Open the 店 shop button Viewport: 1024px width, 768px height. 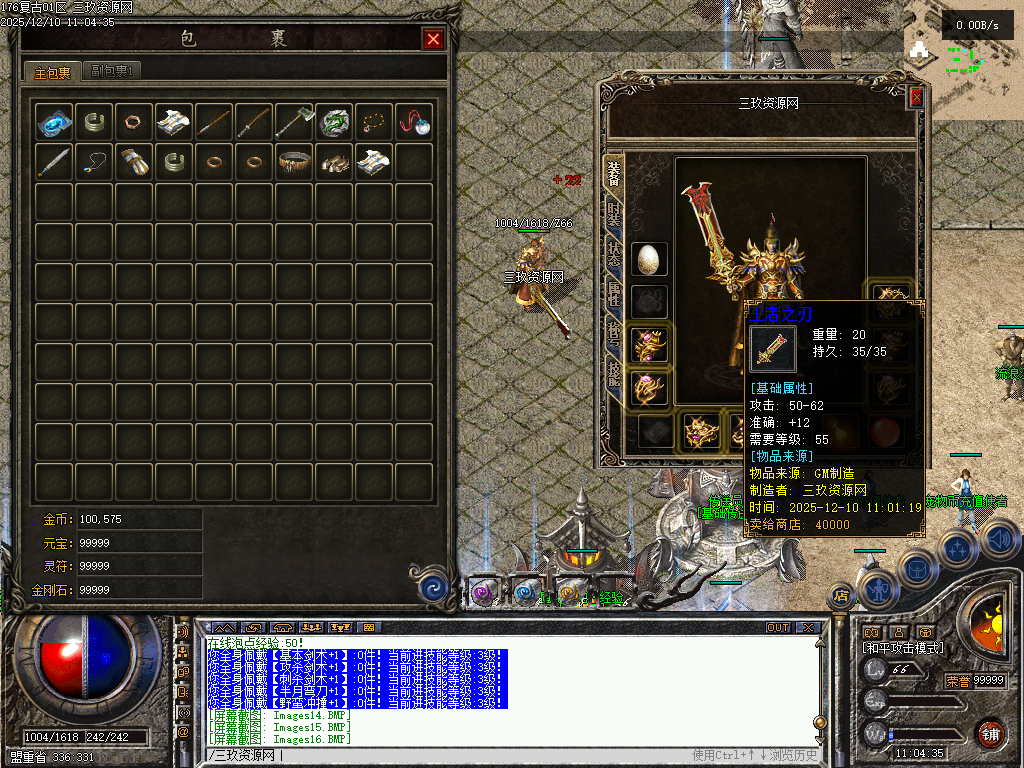(840, 596)
